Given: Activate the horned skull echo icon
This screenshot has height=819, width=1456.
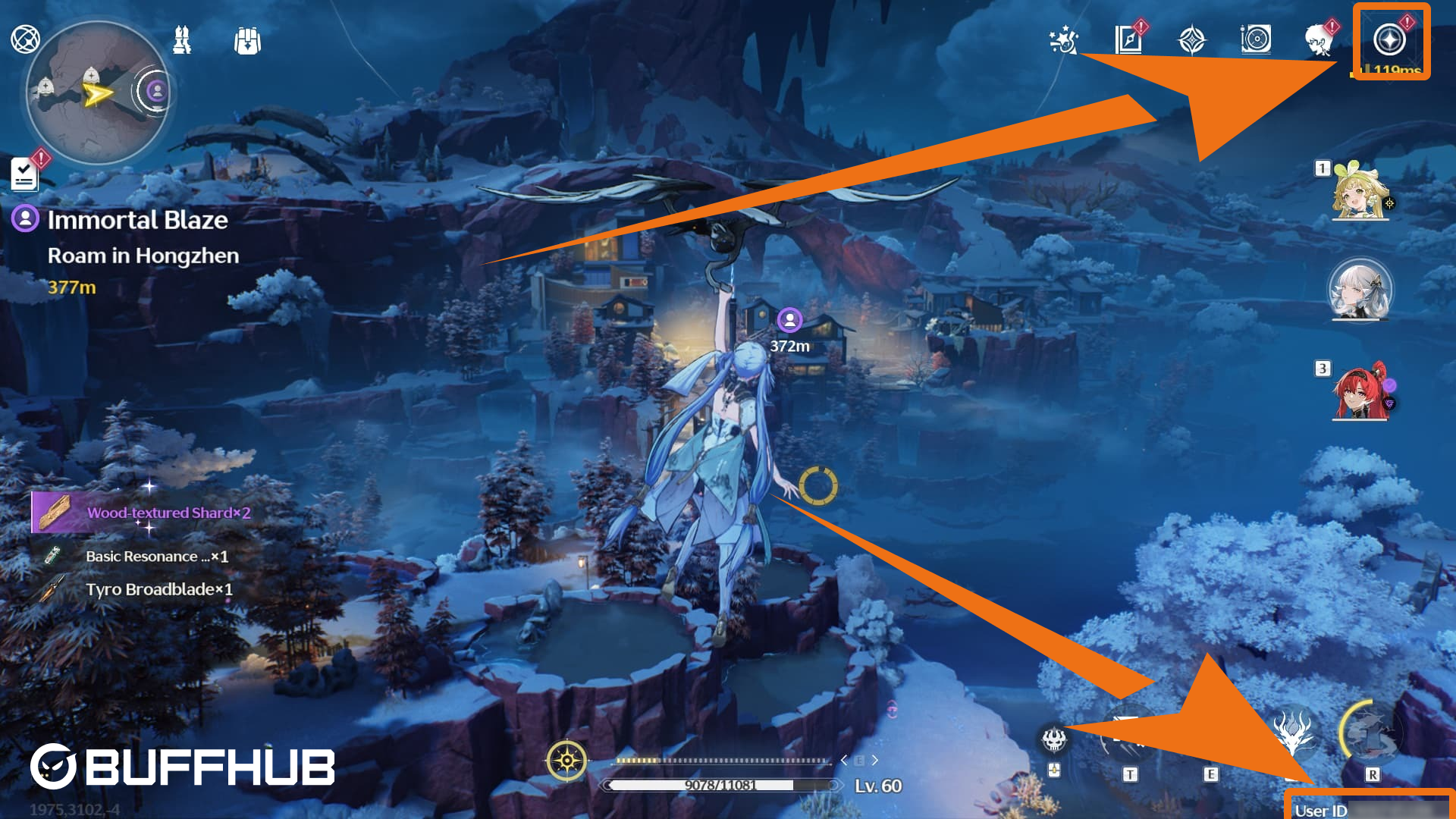Looking at the screenshot, I should pyautogui.click(x=1054, y=739).
